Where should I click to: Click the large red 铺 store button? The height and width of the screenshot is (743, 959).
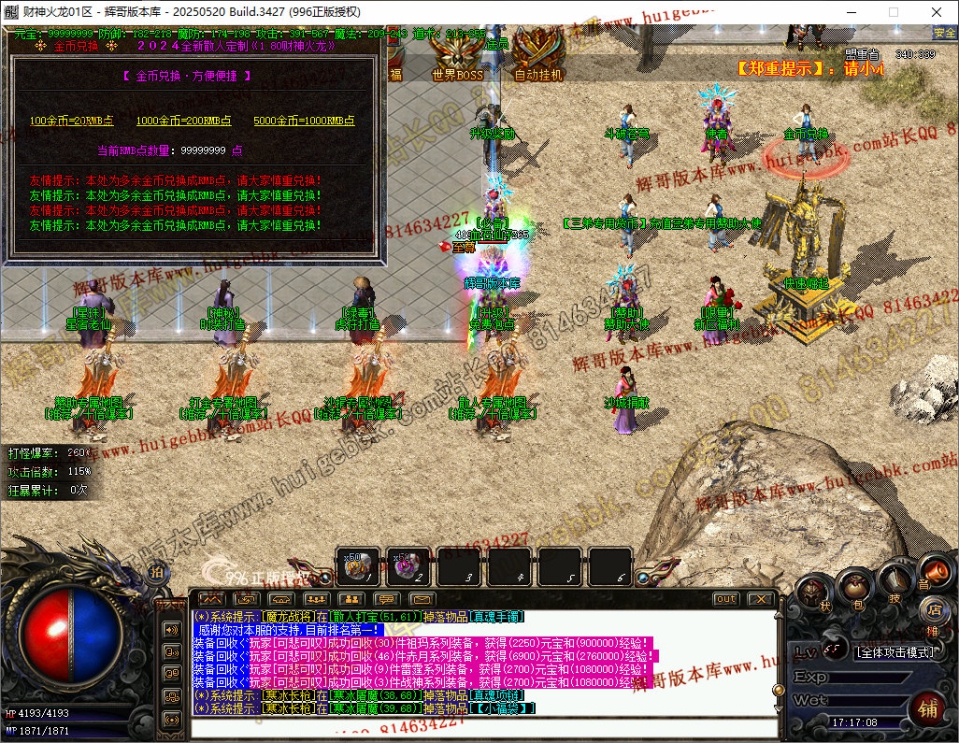[x=929, y=711]
